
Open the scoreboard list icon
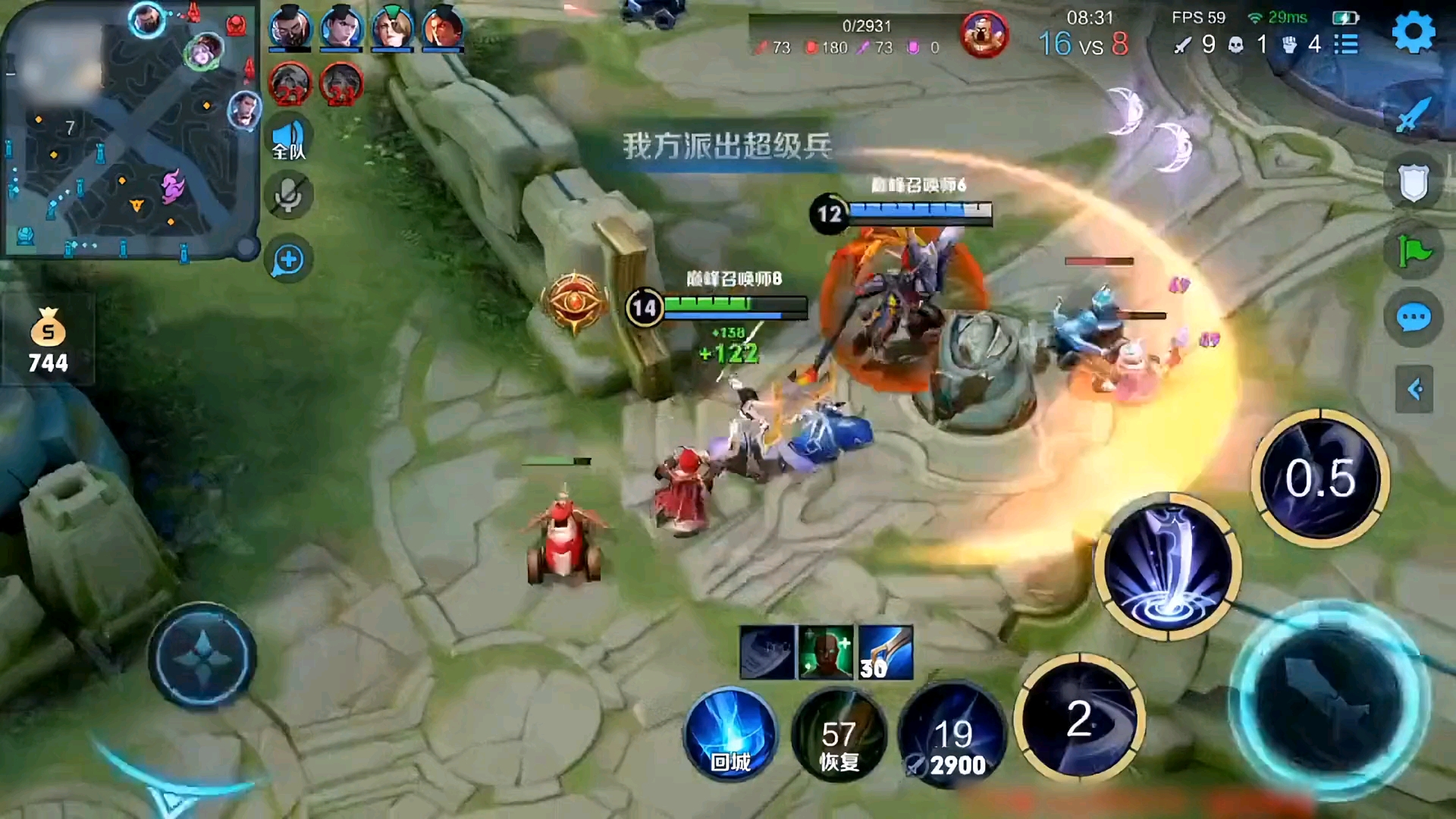[x=1346, y=44]
